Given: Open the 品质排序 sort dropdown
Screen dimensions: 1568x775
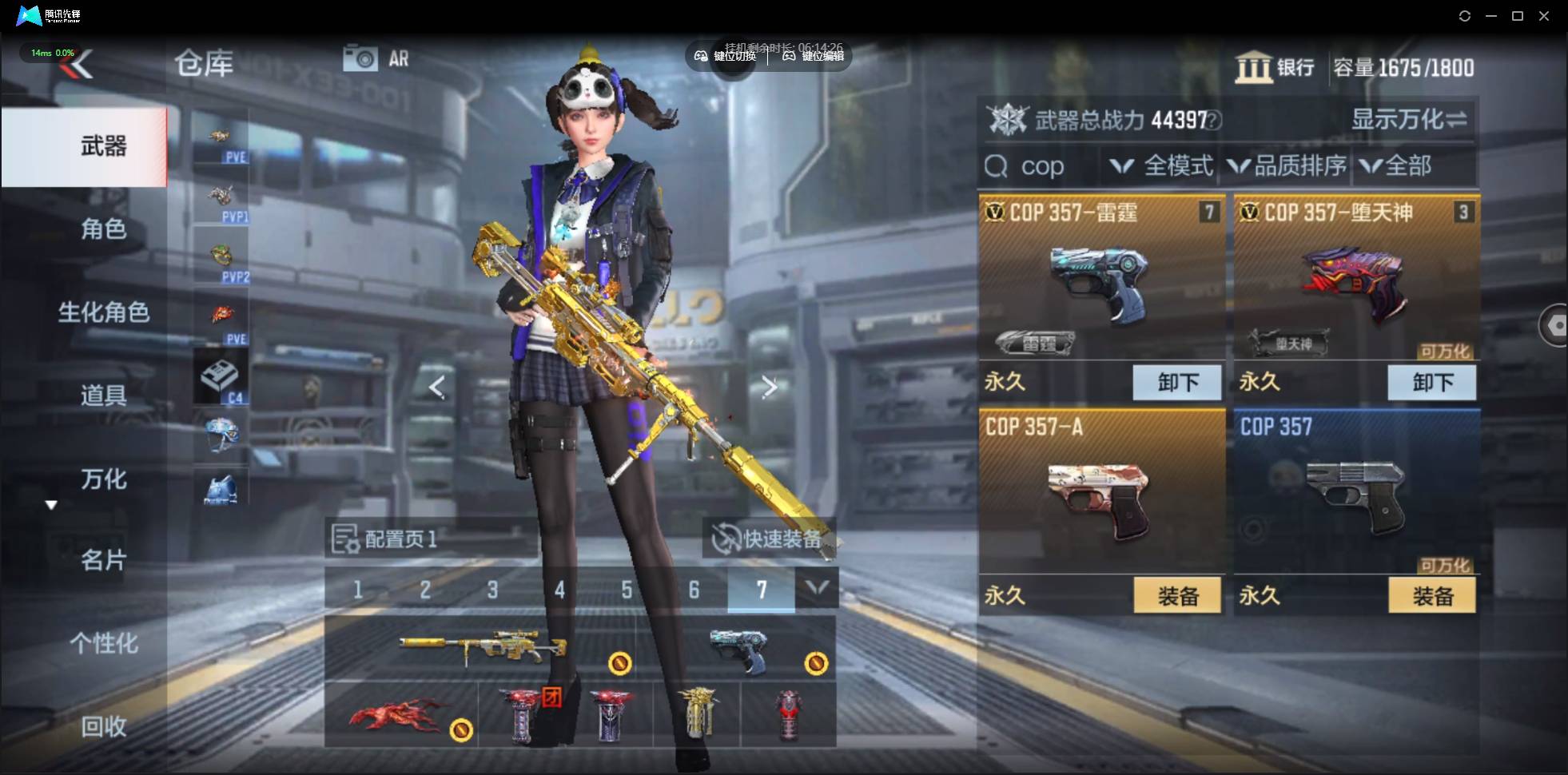Looking at the screenshot, I should (1287, 166).
